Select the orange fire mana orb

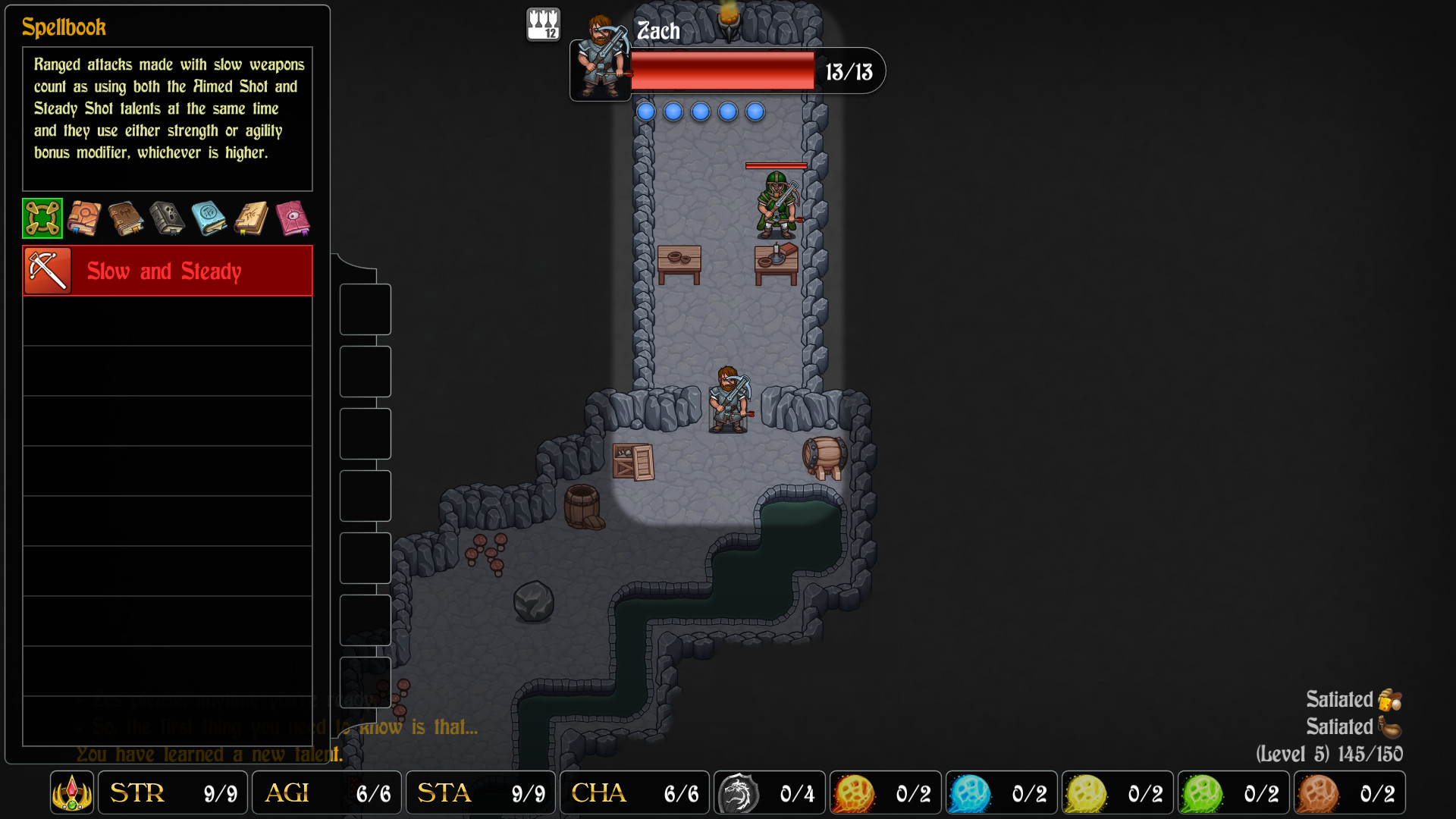854,793
